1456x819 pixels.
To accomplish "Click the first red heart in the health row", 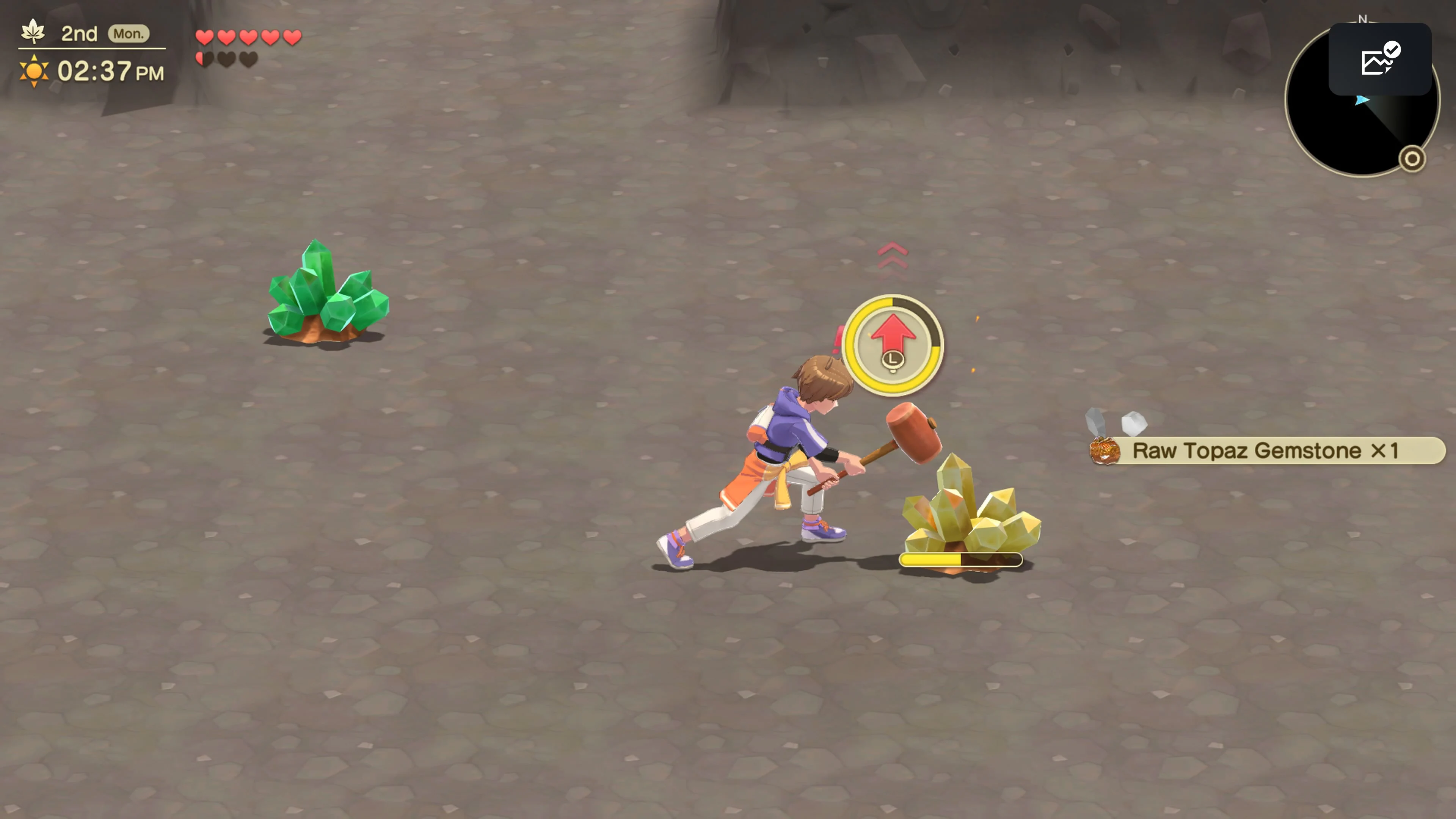I will tap(205, 36).
